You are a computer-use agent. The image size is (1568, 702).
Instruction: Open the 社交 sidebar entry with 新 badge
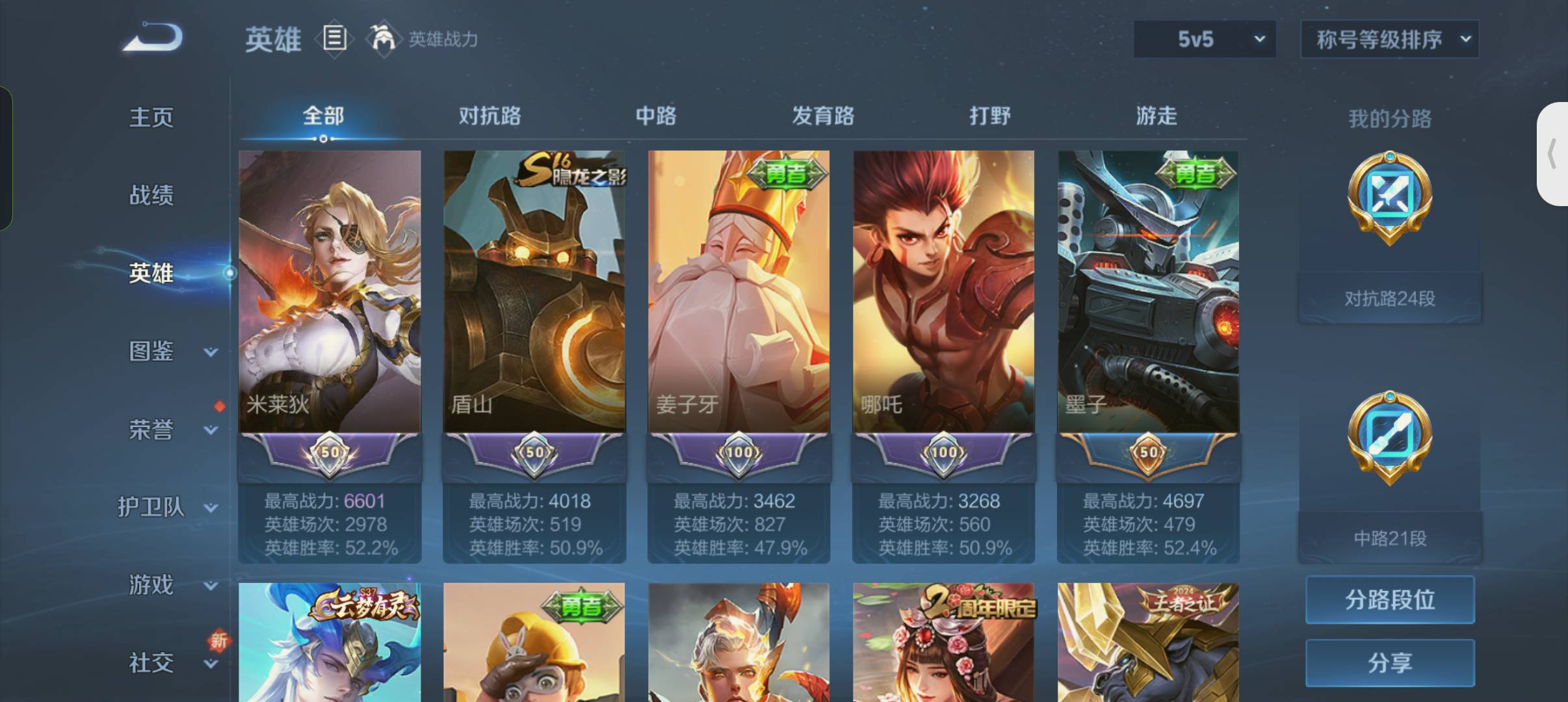[151, 662]
